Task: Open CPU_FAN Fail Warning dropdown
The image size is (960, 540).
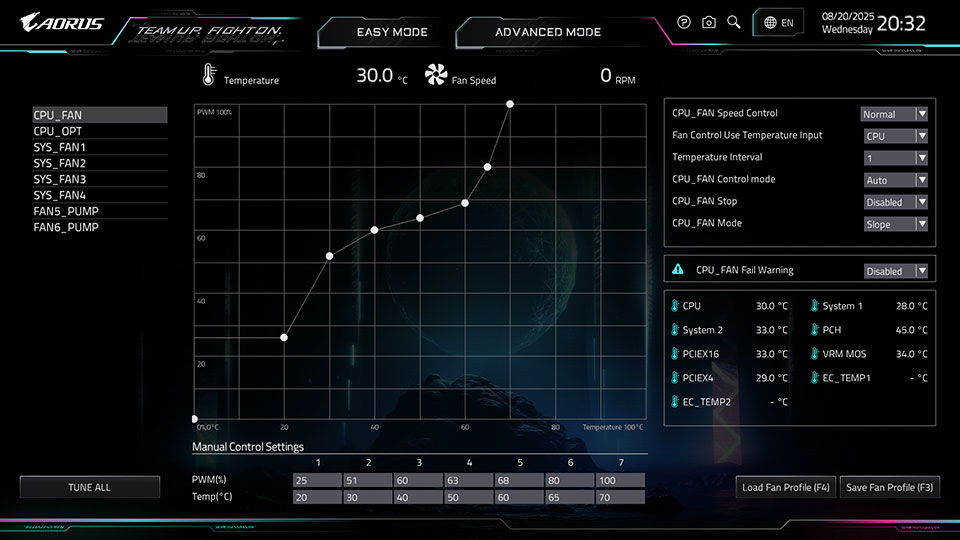Action: (896, 271)
